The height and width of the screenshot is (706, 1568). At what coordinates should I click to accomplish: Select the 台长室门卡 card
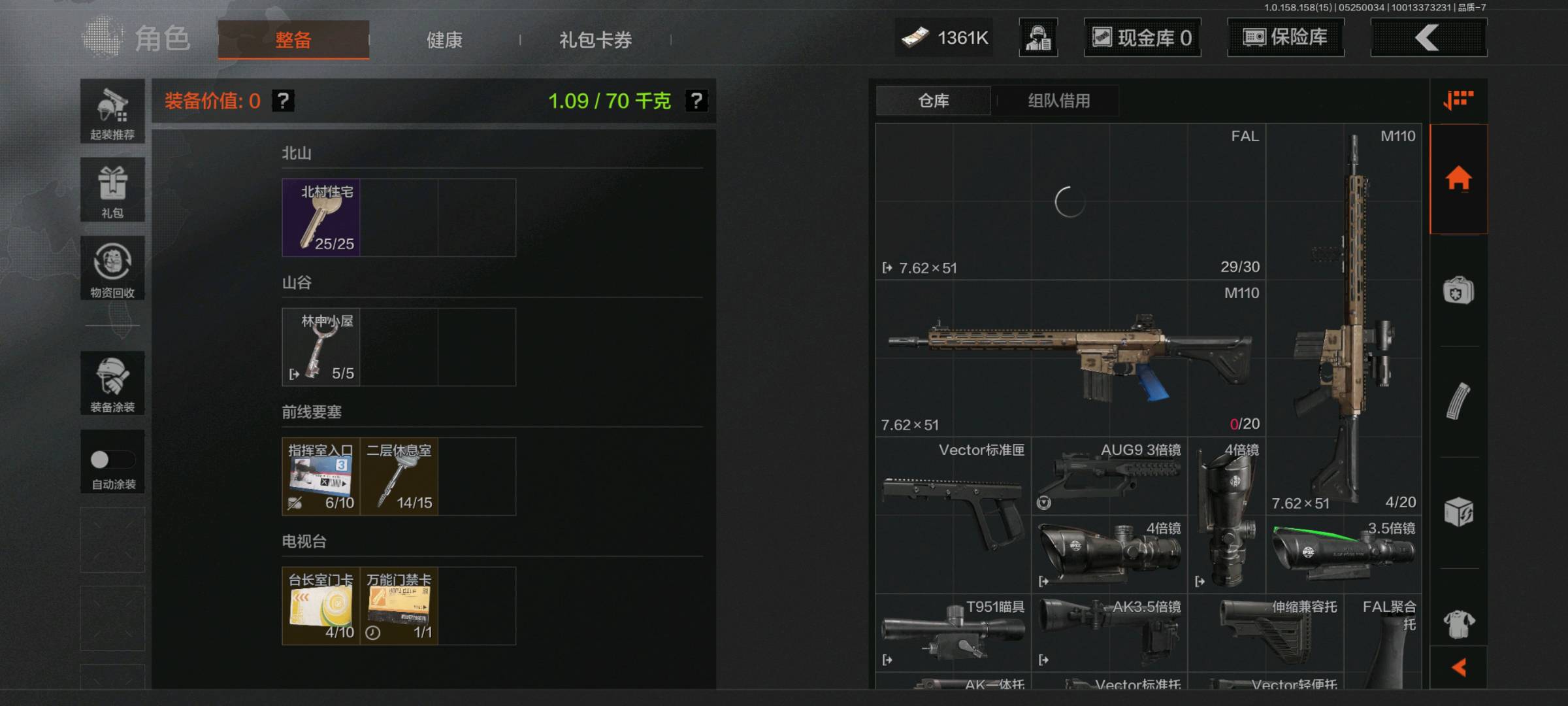(x=321, y=606)
